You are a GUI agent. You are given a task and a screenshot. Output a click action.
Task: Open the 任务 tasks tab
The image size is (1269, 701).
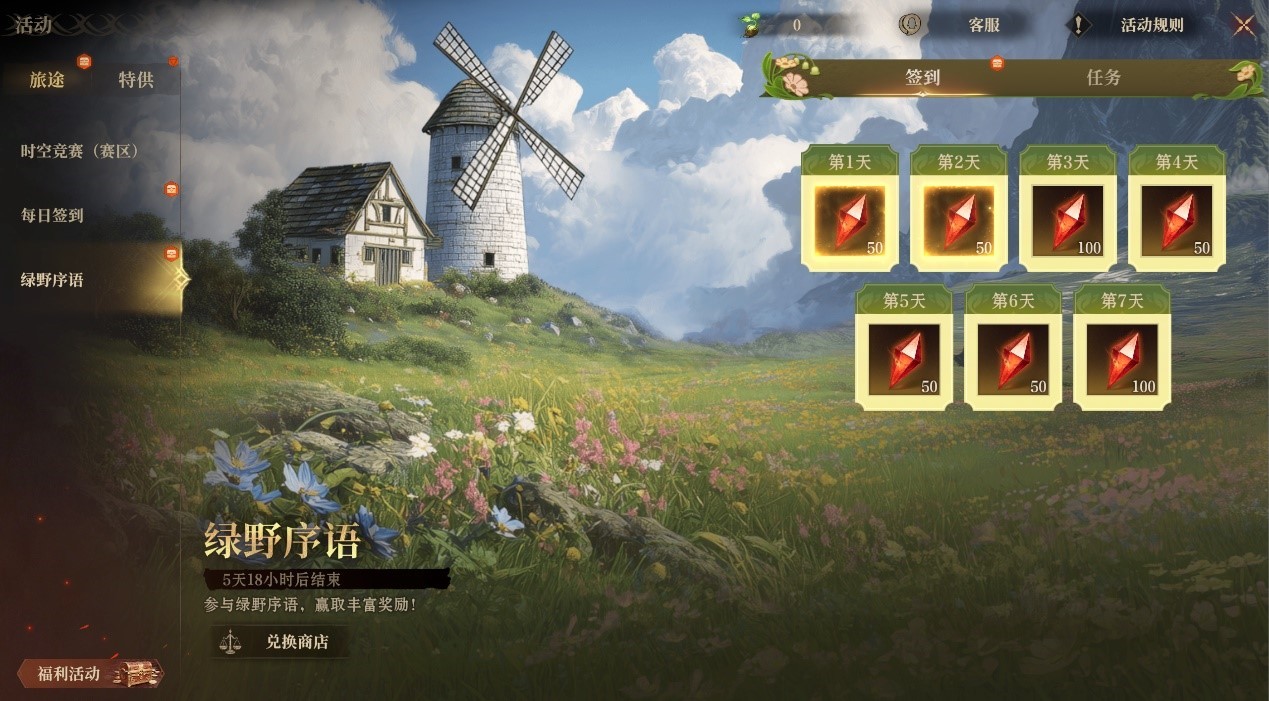1104,78
